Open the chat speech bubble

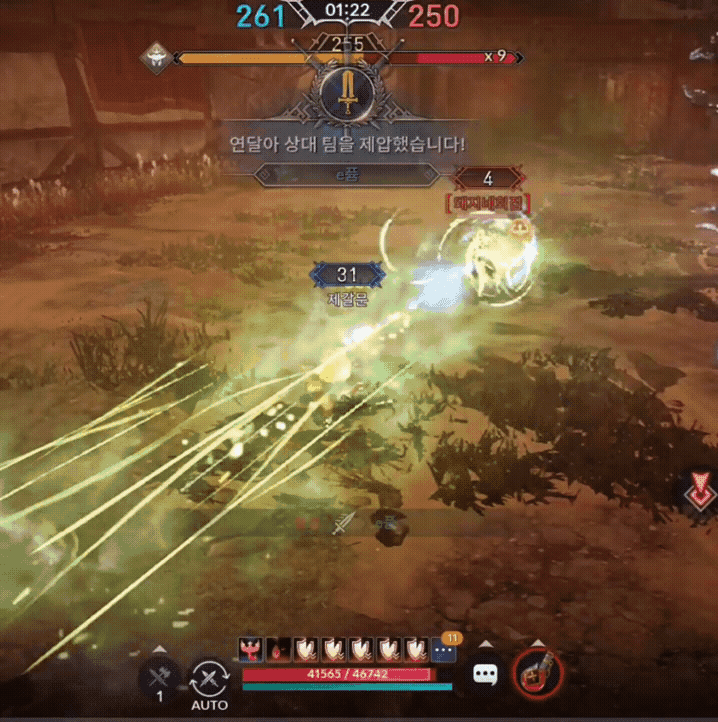tap(485, 675)
